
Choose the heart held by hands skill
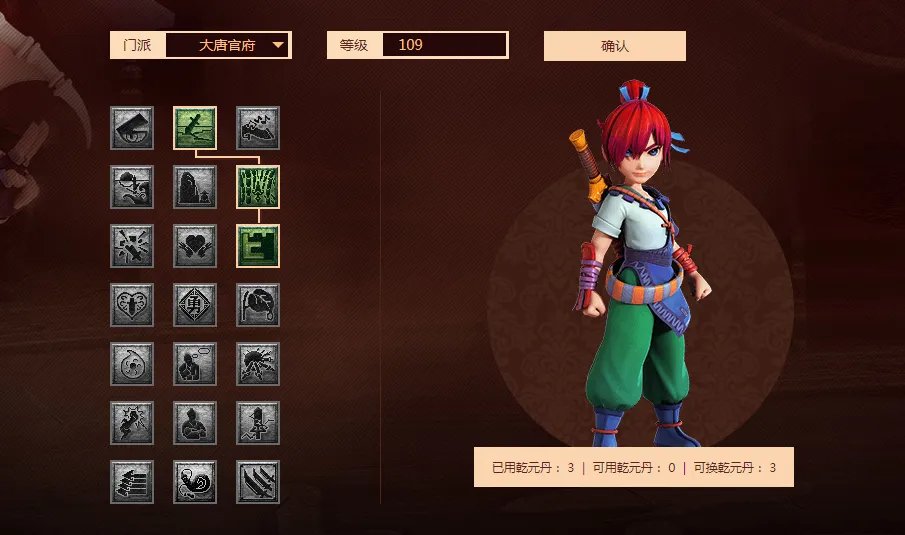coord(195,246)
